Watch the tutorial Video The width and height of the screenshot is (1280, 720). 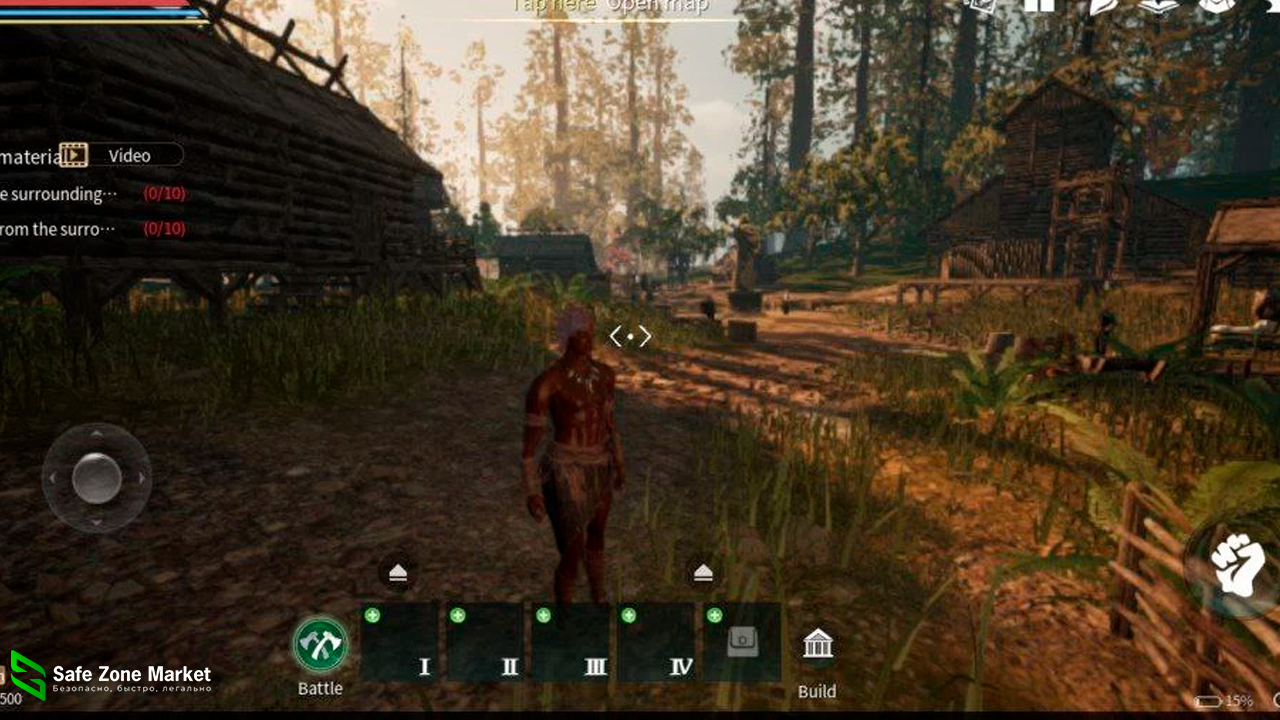point(121,155)
